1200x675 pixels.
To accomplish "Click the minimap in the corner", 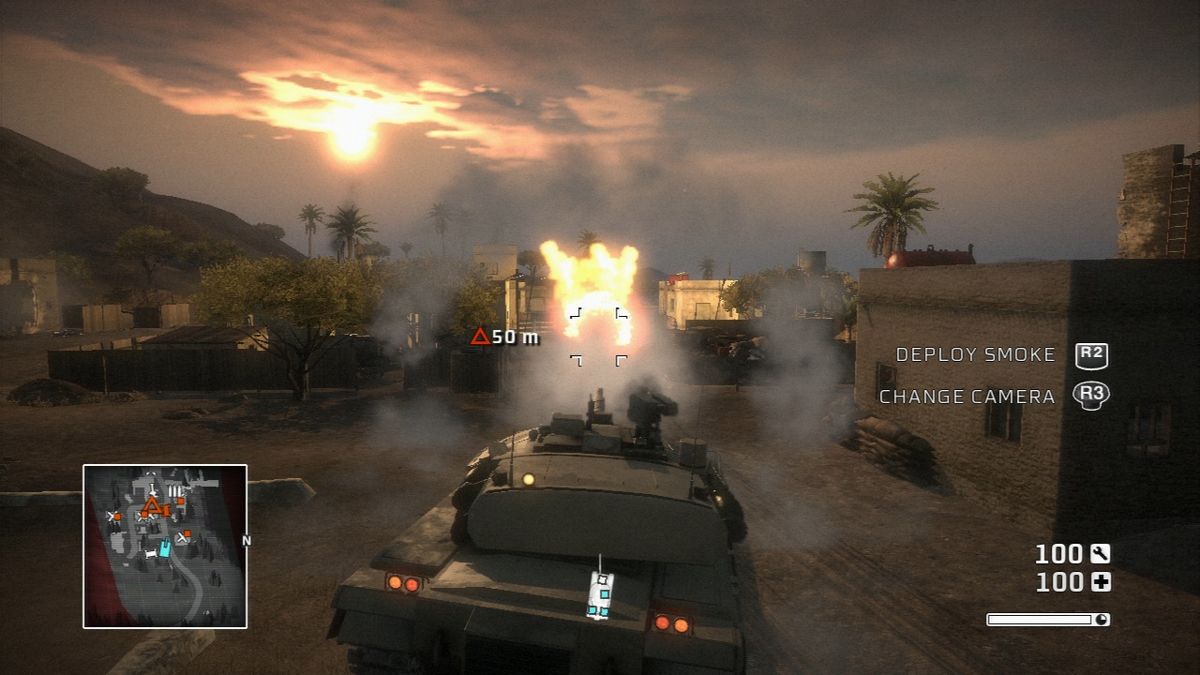I will point(165,546).
